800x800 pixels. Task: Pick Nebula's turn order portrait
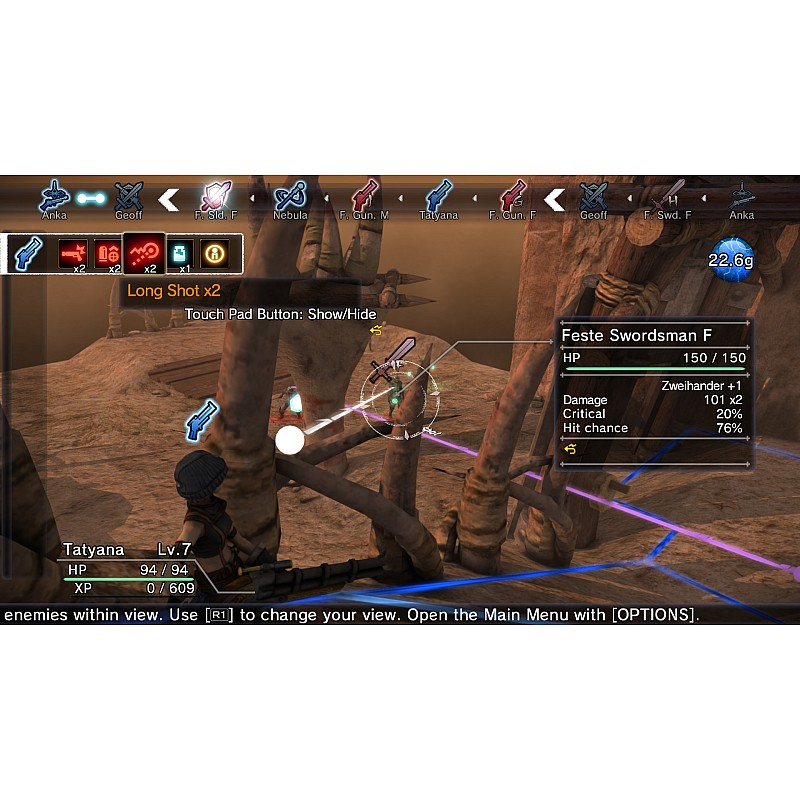pyautogui.click(x=290, y=196)
